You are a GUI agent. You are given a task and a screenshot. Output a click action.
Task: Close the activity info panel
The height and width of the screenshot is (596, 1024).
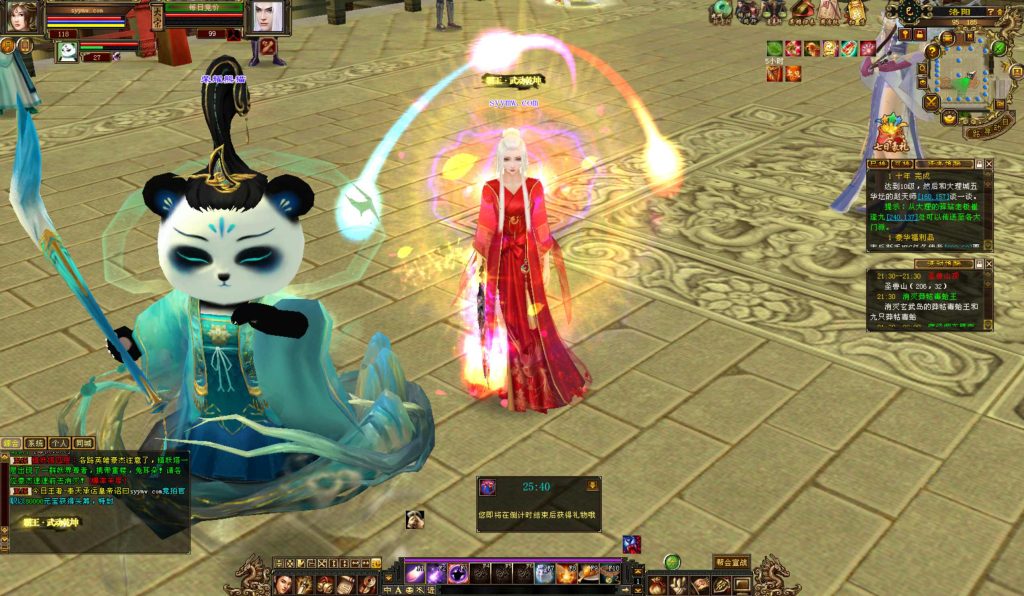point(989,263)
